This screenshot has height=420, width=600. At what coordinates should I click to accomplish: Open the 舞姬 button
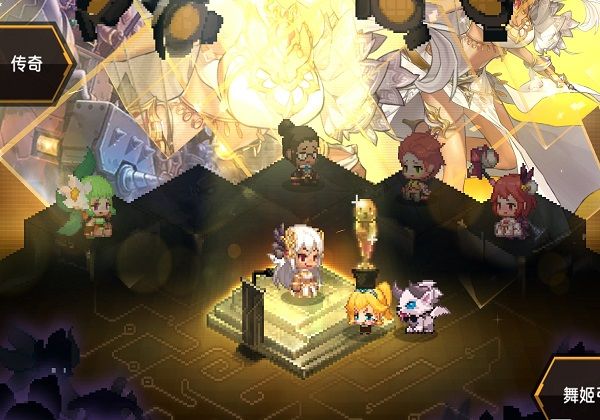(572, 391)
